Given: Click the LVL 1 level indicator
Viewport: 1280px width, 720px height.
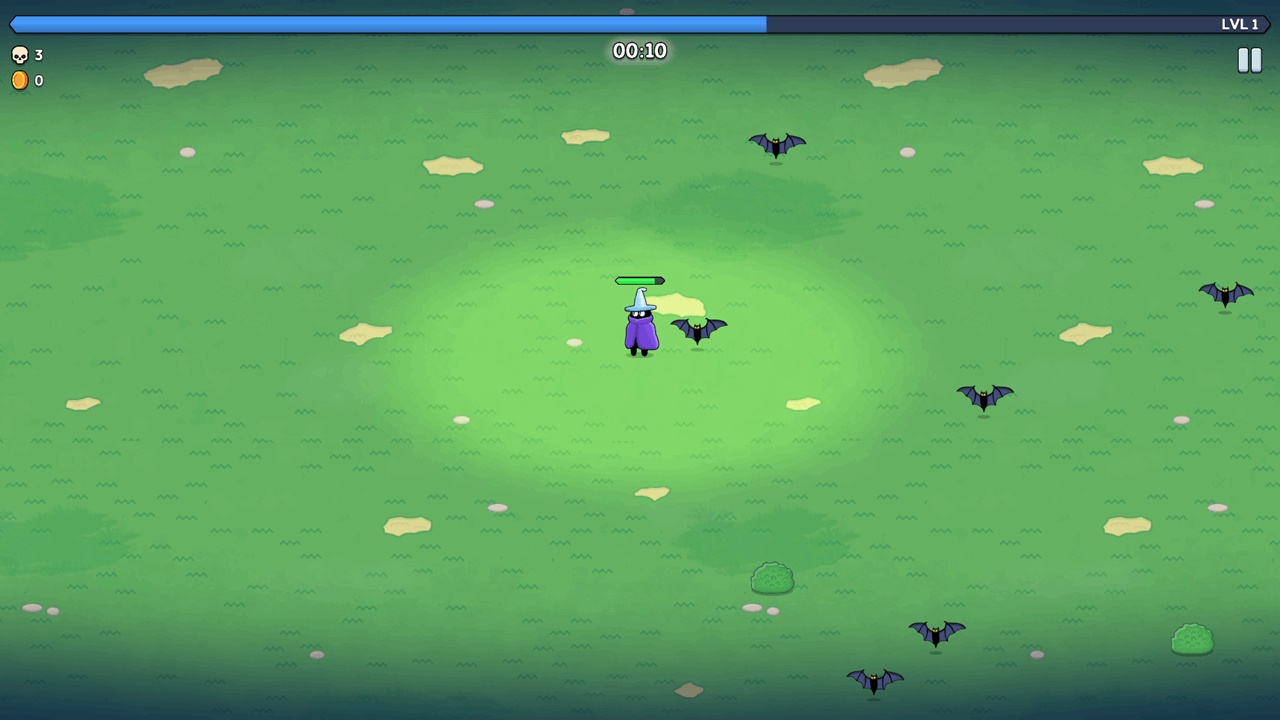Looking at the screenshot, I should tap(1240, 23).
